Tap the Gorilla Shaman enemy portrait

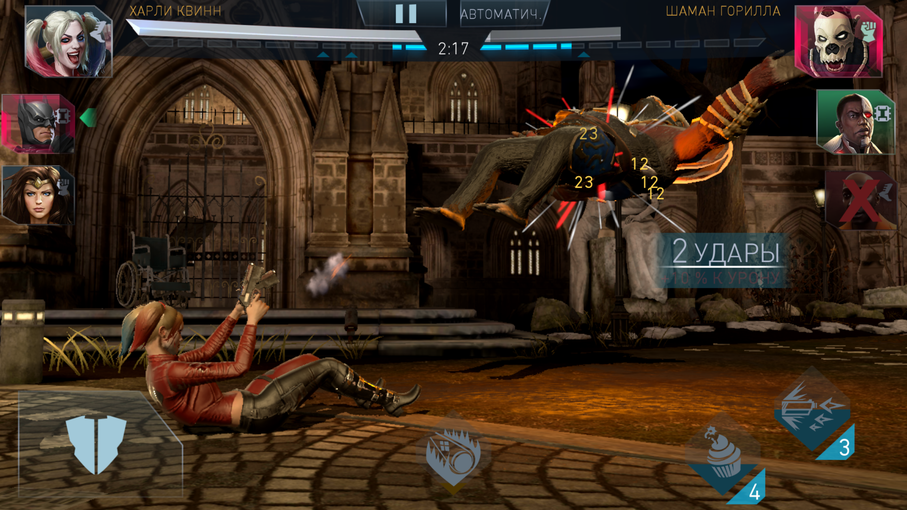(838, 40)
